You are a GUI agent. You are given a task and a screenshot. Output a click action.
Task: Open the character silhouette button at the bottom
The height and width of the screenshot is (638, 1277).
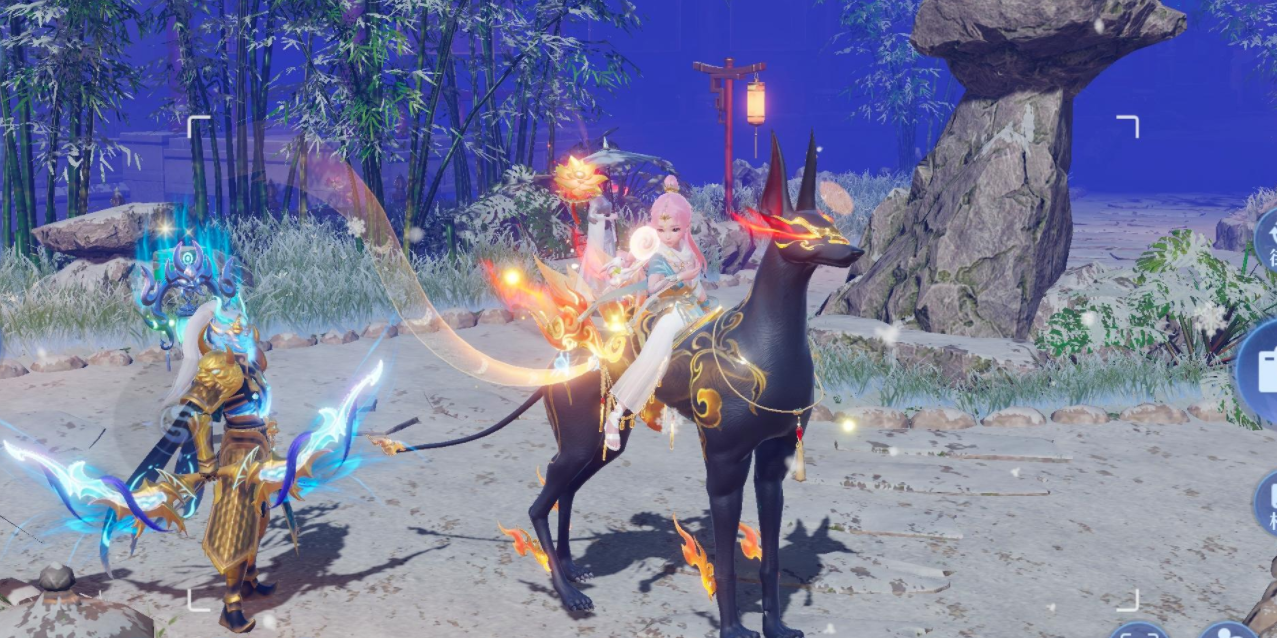[x=1224, y=631]
